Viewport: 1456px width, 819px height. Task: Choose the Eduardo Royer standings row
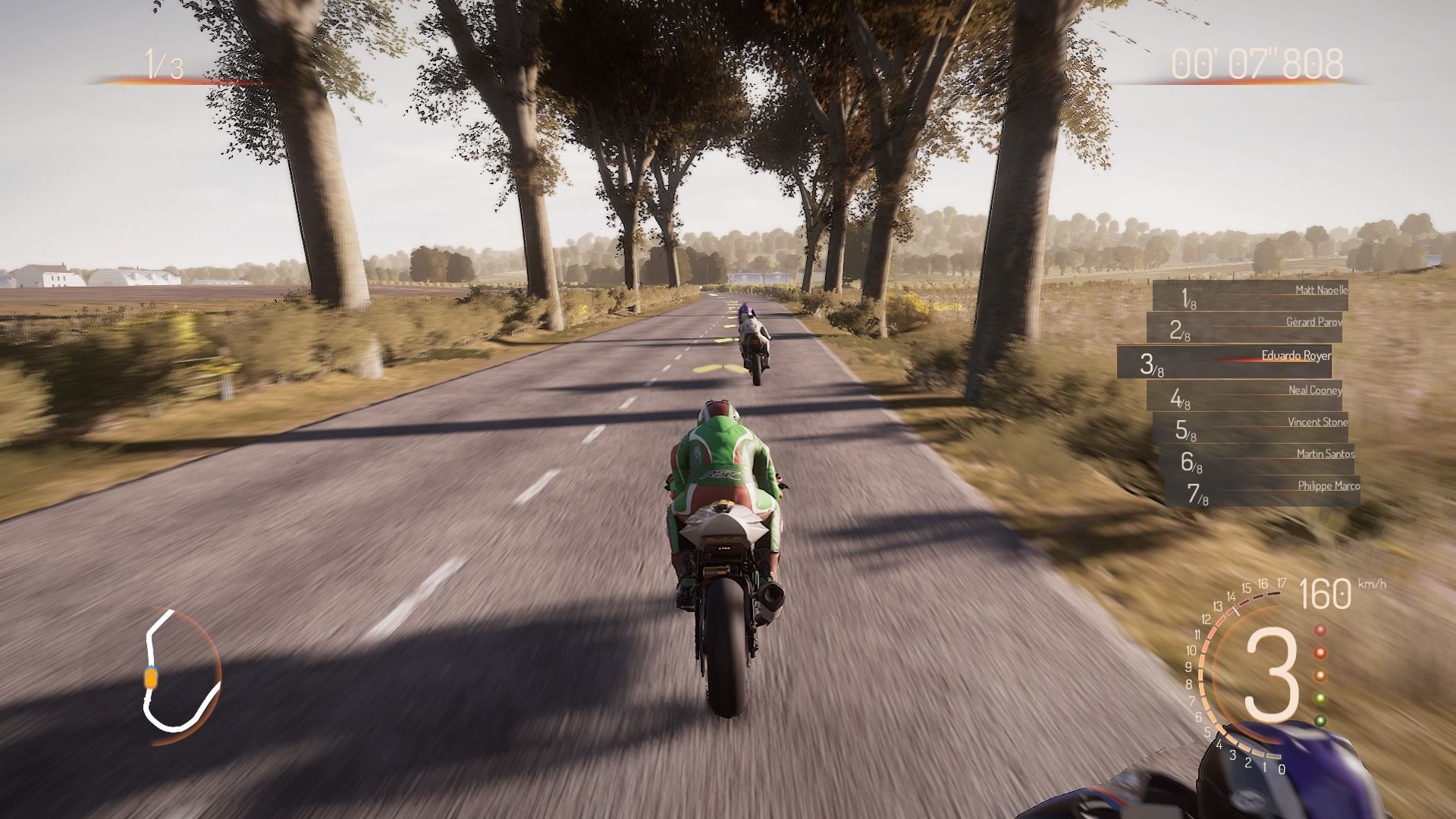click(x=1224, y=362)
